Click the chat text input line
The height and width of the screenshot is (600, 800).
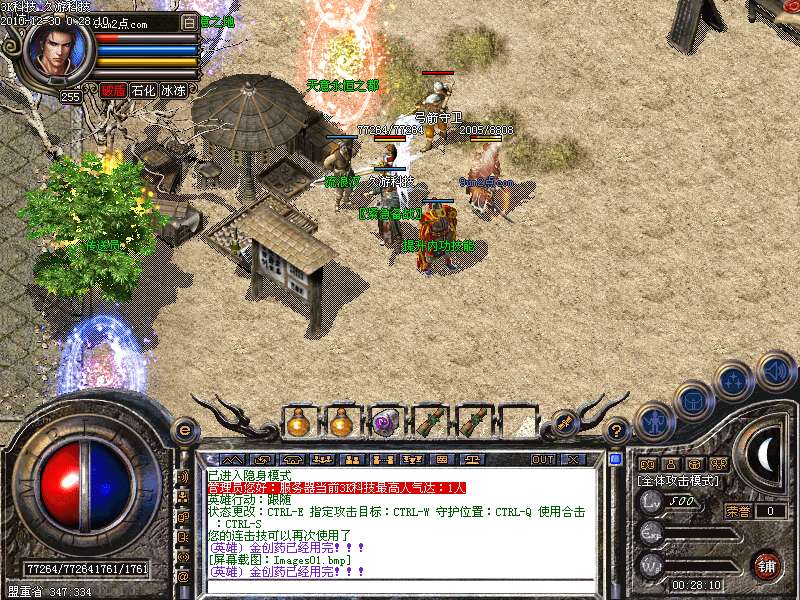400,586
